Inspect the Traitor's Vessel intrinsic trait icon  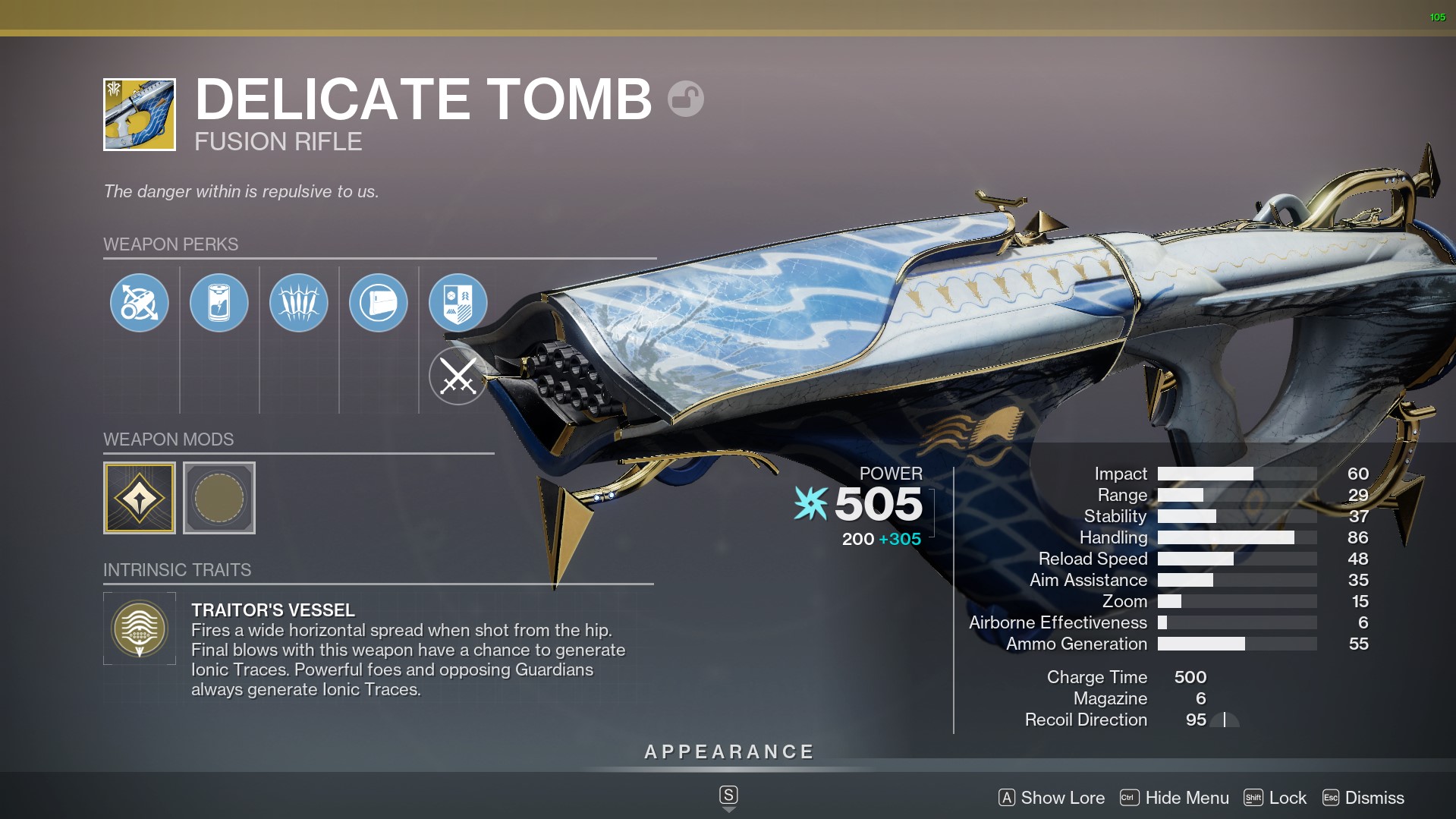pos(140,628)
